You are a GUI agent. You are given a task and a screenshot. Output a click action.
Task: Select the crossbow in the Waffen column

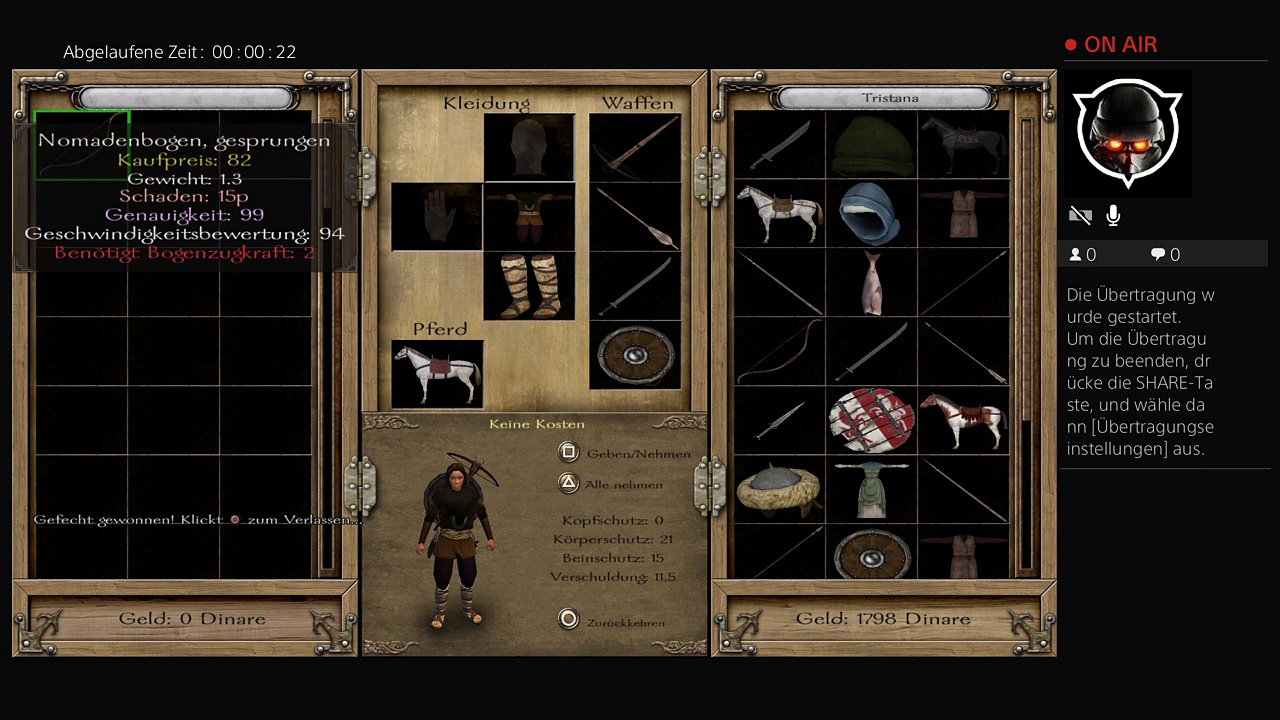pyautogui.click(x=635, y=147)
